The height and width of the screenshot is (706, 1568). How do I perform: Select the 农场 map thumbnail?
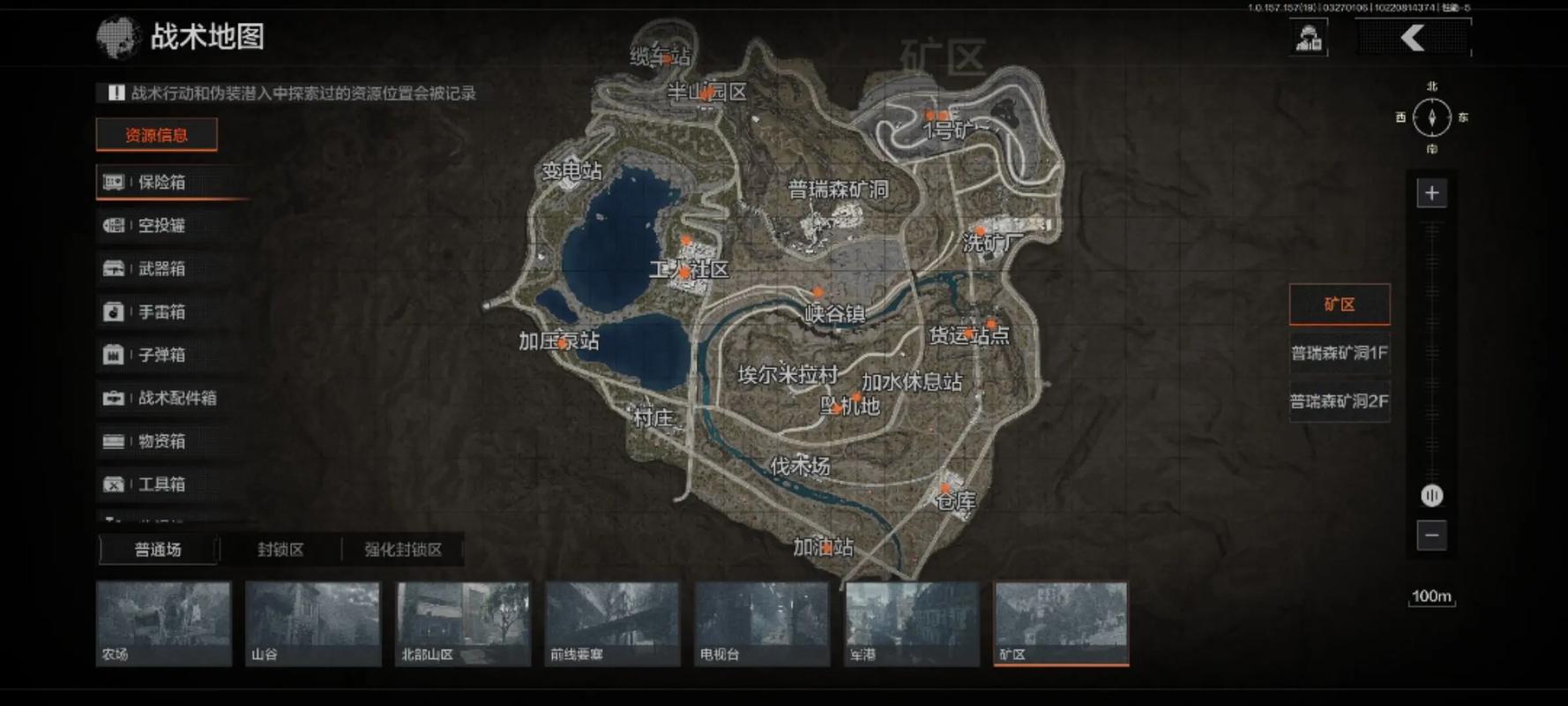click(x=163, y=623)
